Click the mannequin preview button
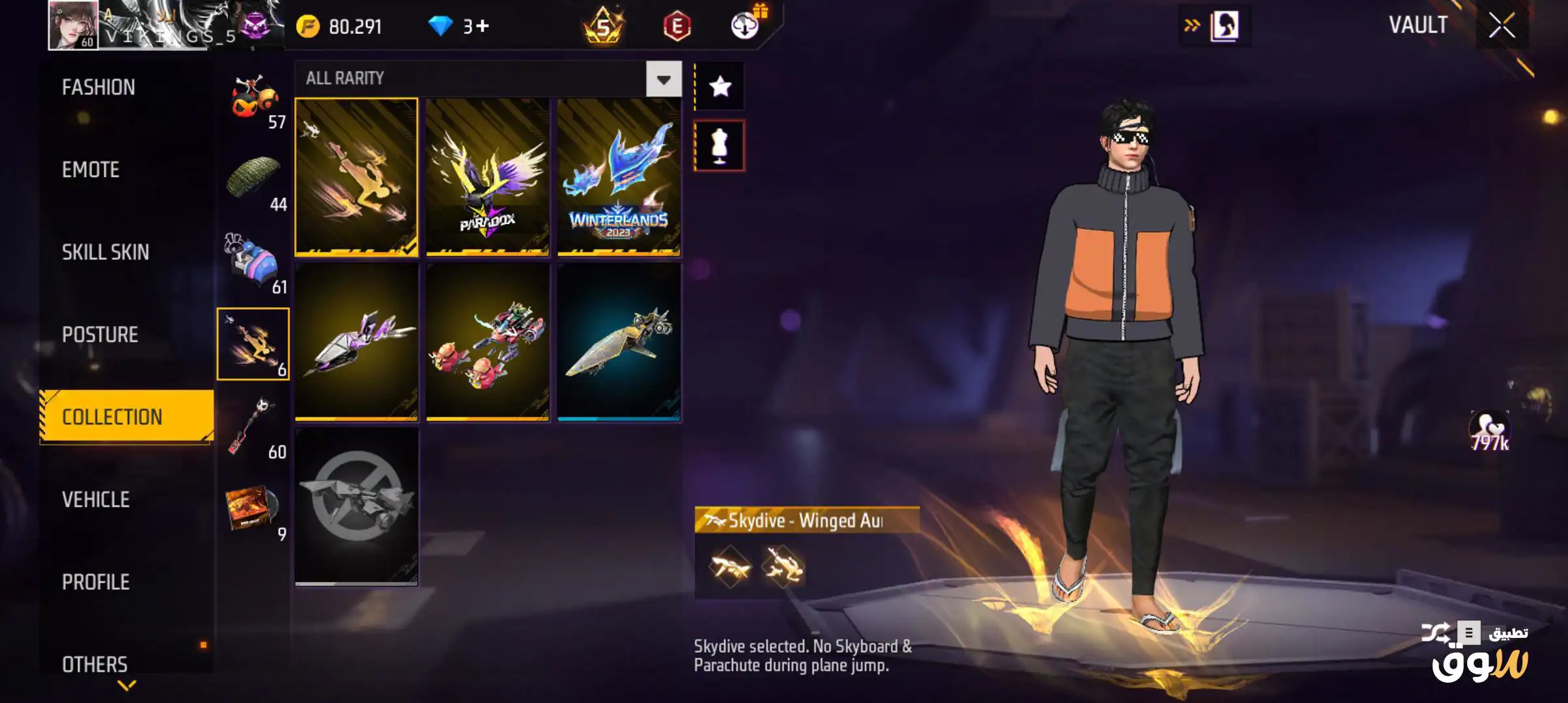Screen dimensions: 1568x703 click(x=720, y=146)
